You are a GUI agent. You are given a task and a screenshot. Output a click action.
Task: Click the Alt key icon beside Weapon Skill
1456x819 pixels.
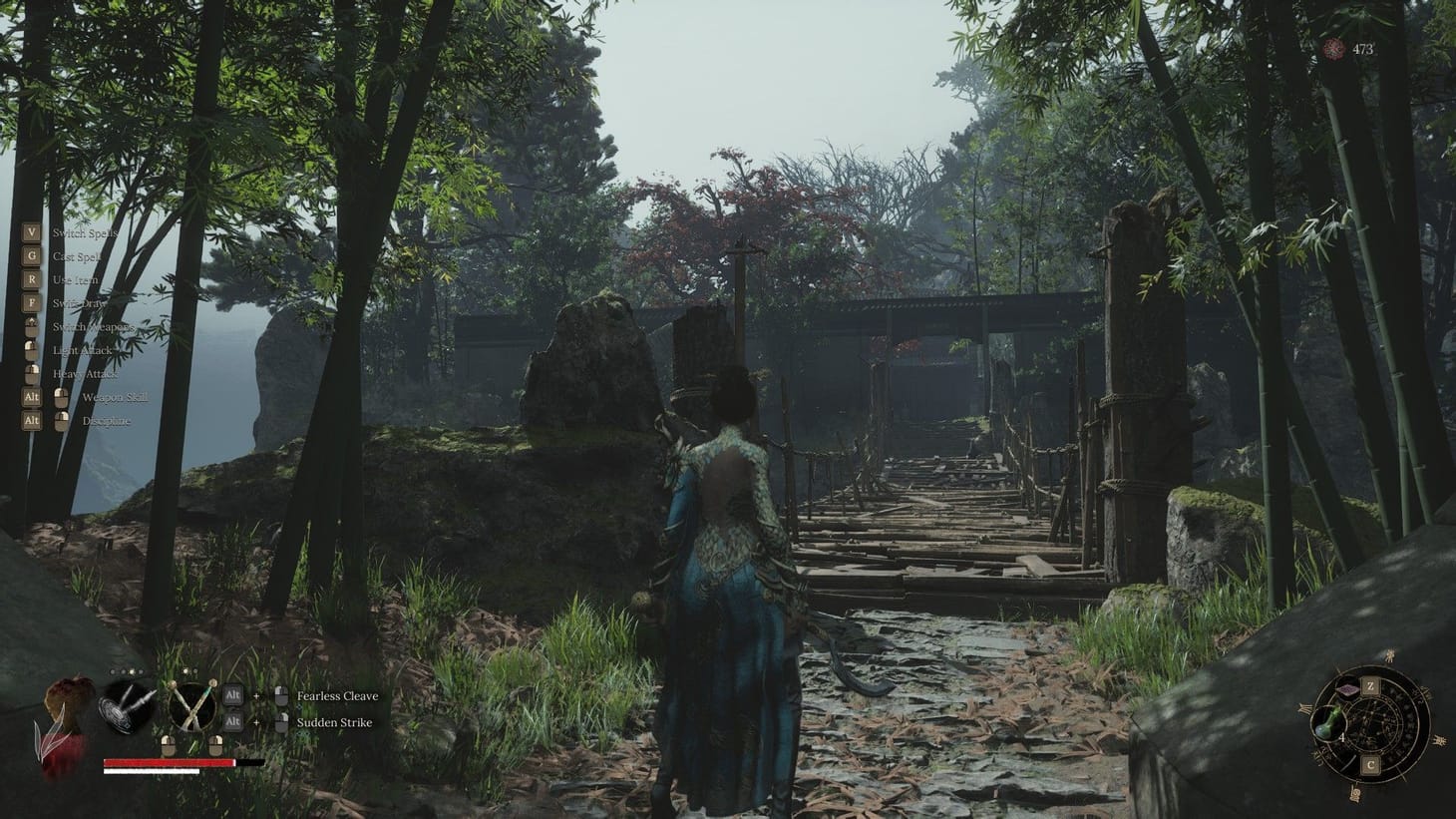[32, 396]
